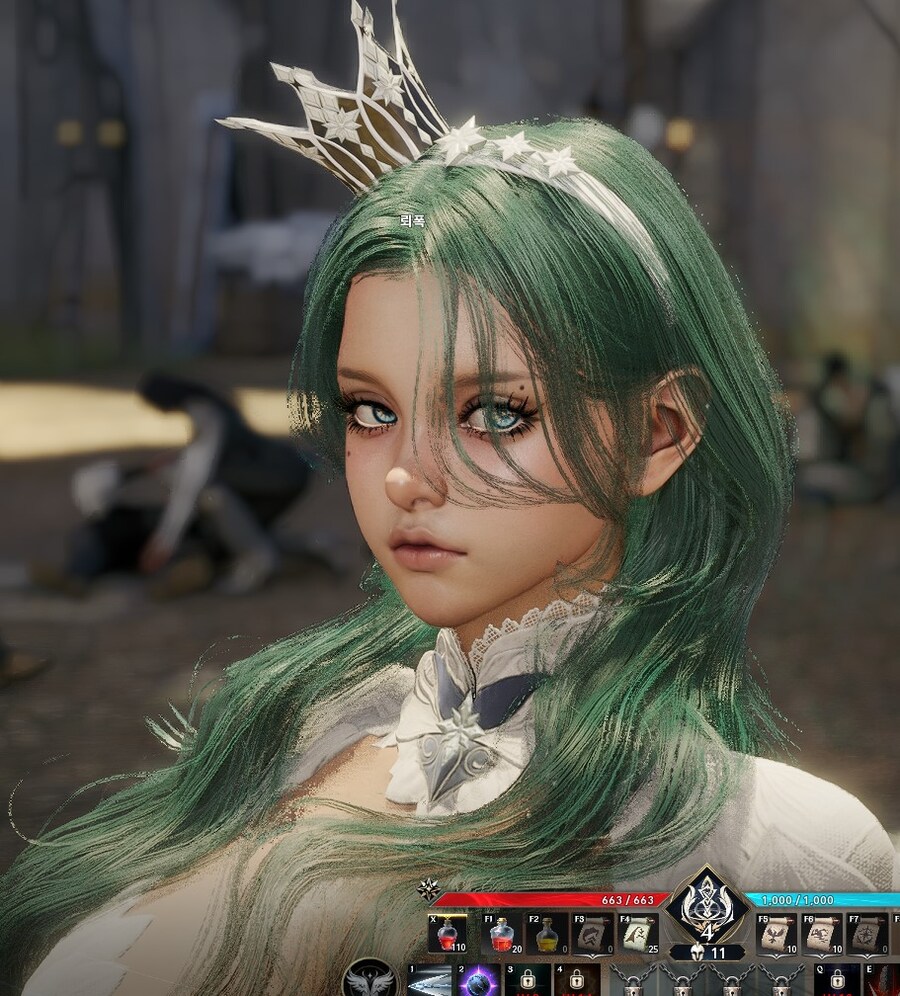
Task: Use the F1 red potion with 20 left
Action: point(501,933)
